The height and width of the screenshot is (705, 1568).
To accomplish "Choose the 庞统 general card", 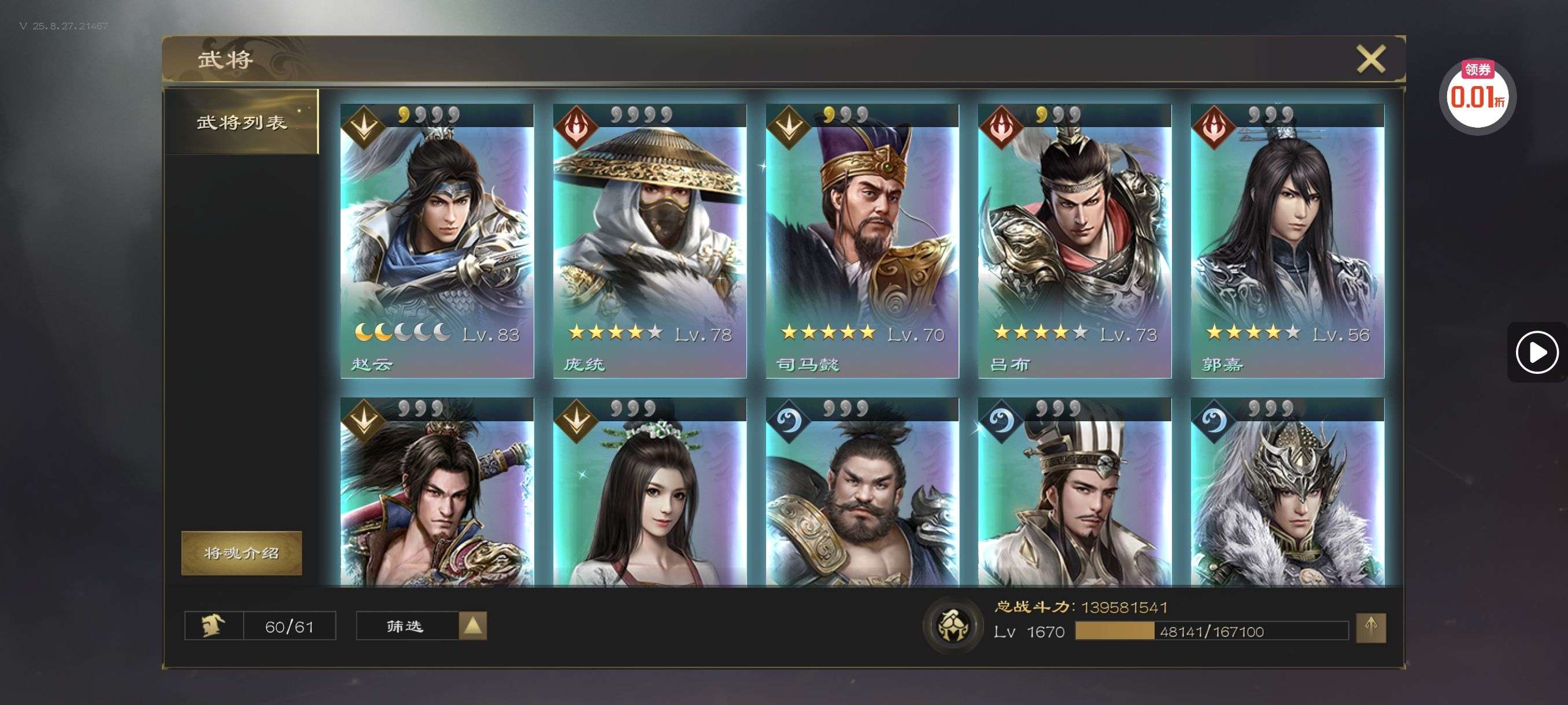I will (649, 241).
